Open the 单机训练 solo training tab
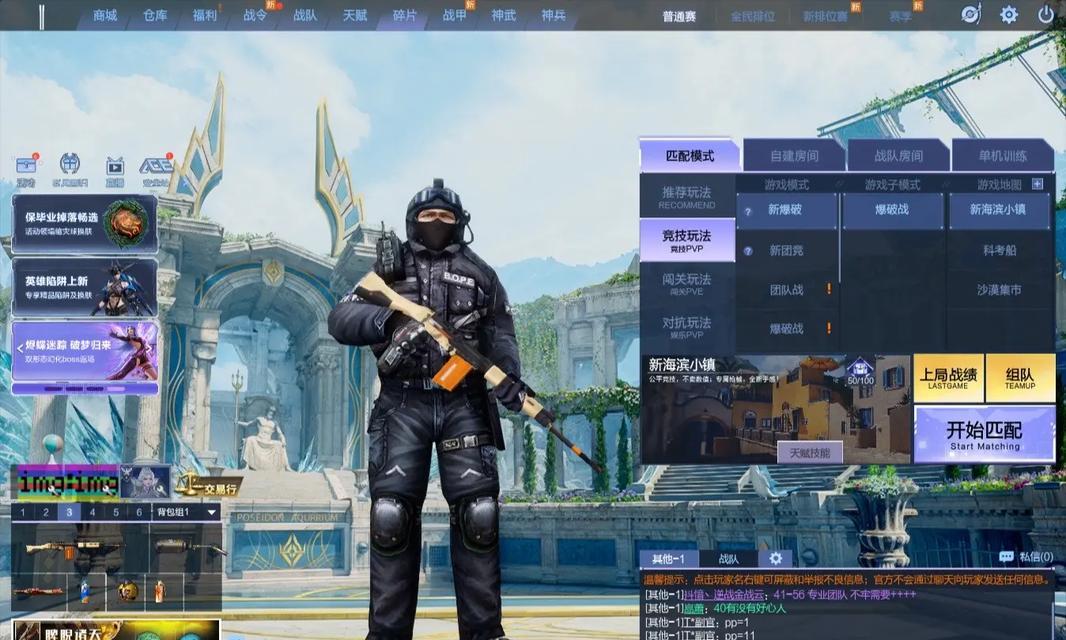Image resolution: width=1066 pixels, height=640 pixels. [x=1002, y=156]
